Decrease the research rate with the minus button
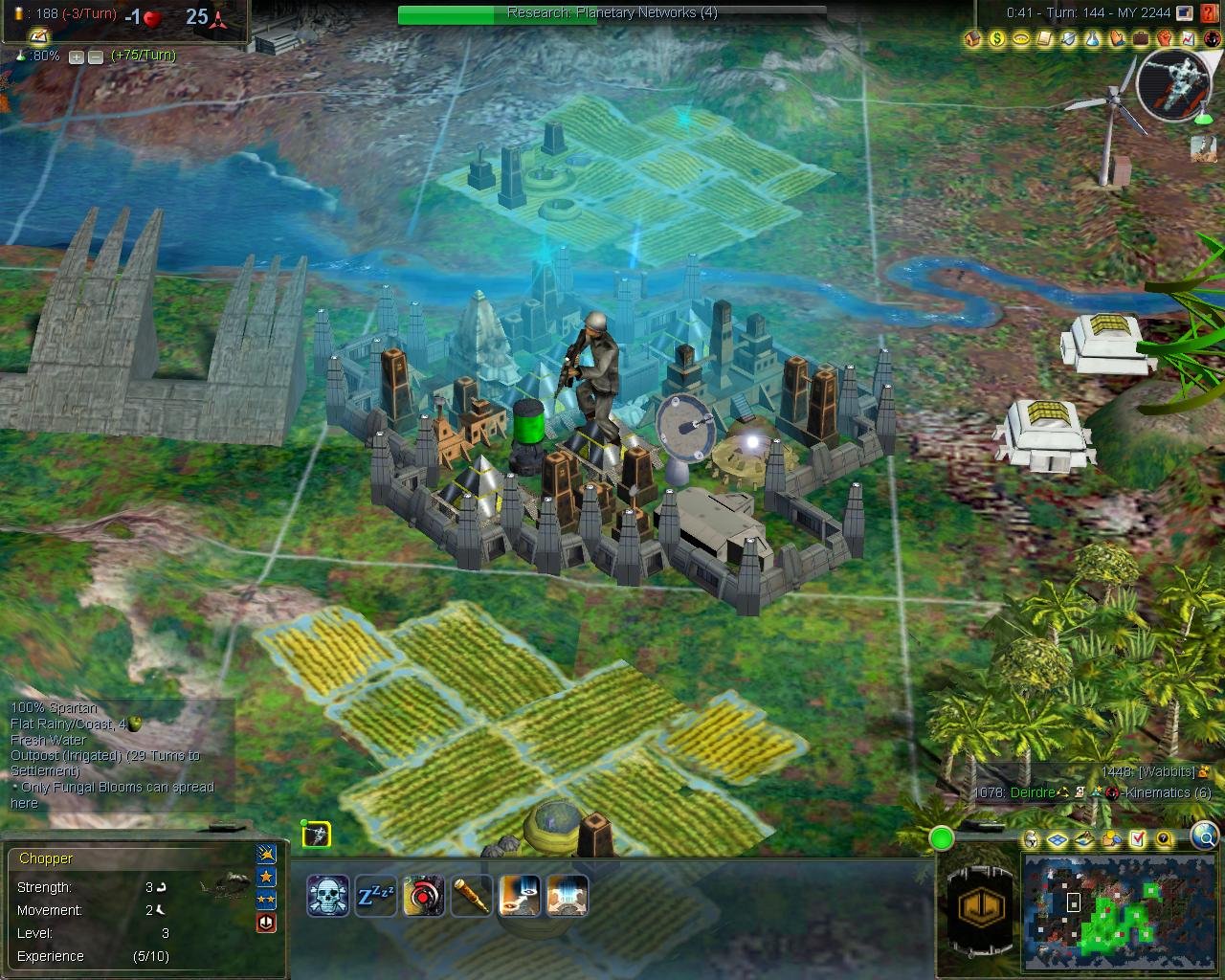Viewport: 1225px width, 980px height. tap(95, 56)
